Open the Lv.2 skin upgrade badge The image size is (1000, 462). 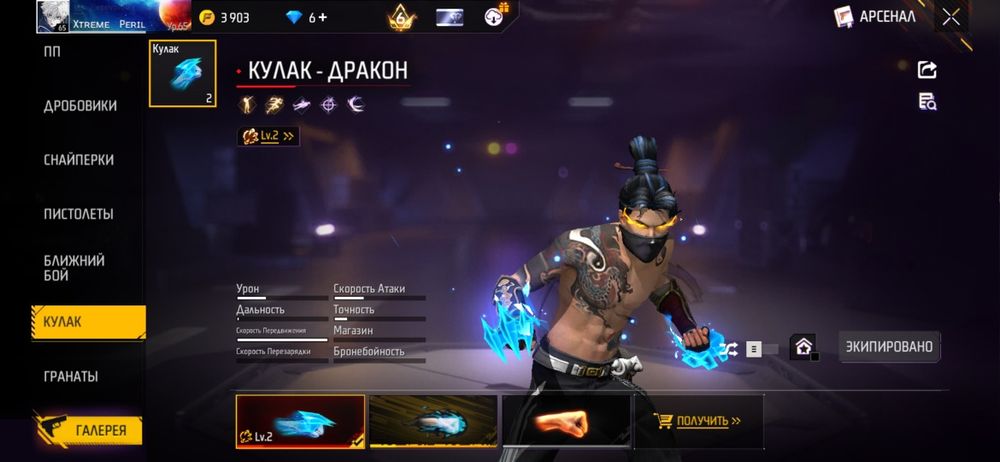268,136
